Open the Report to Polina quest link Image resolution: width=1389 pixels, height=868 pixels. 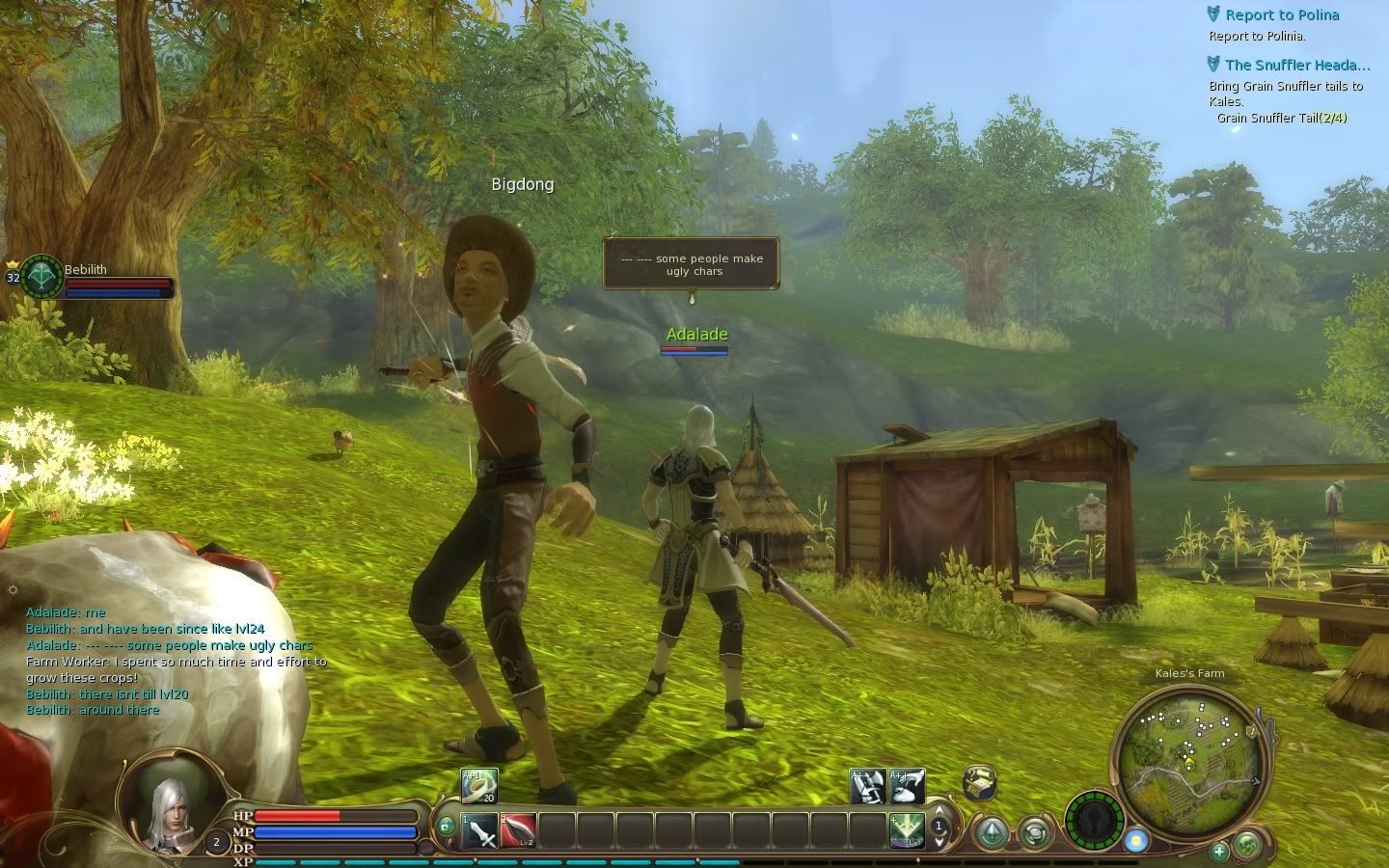tap(1282, 14)
